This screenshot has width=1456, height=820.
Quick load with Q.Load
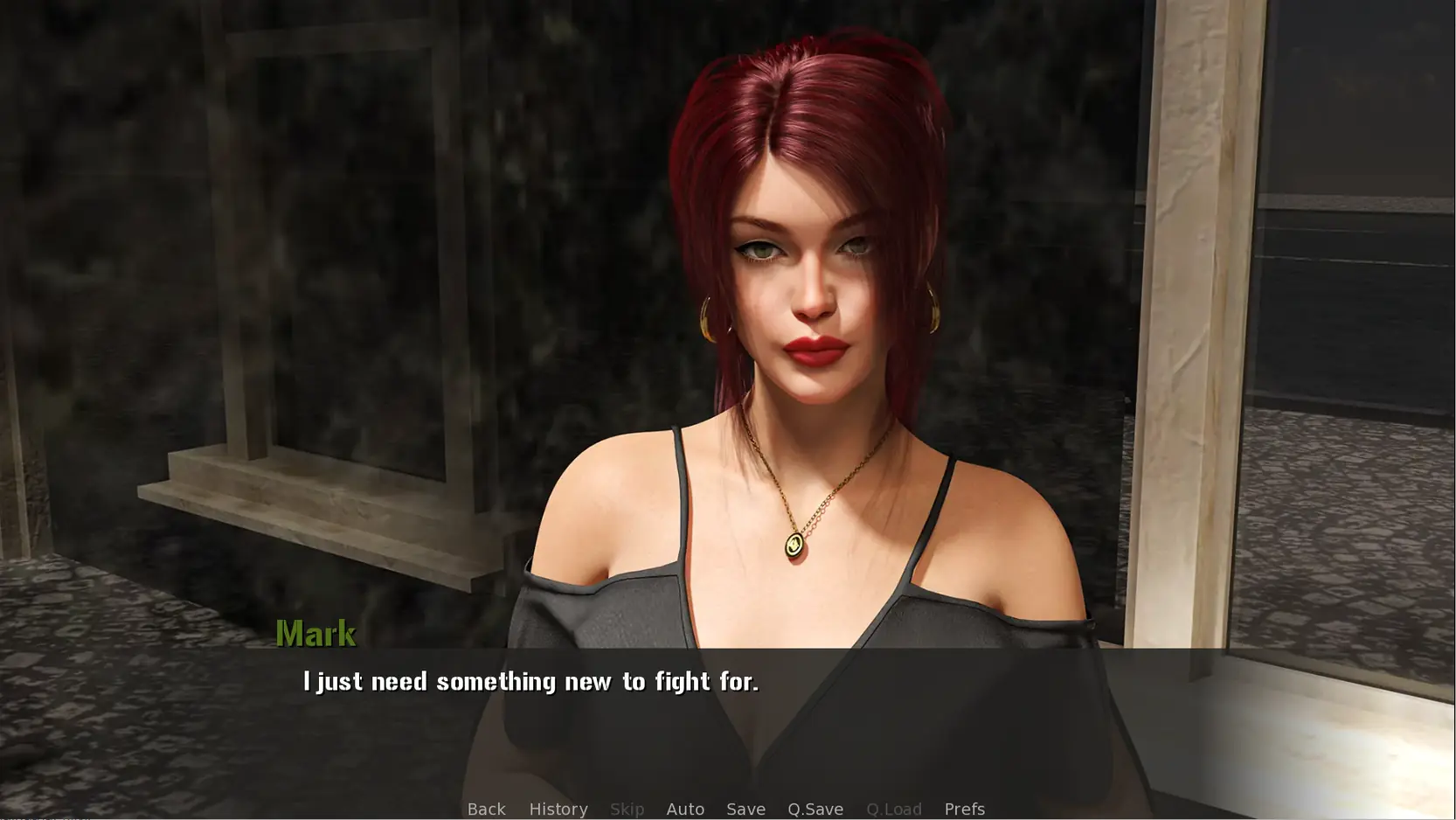[x=893, y=809]
